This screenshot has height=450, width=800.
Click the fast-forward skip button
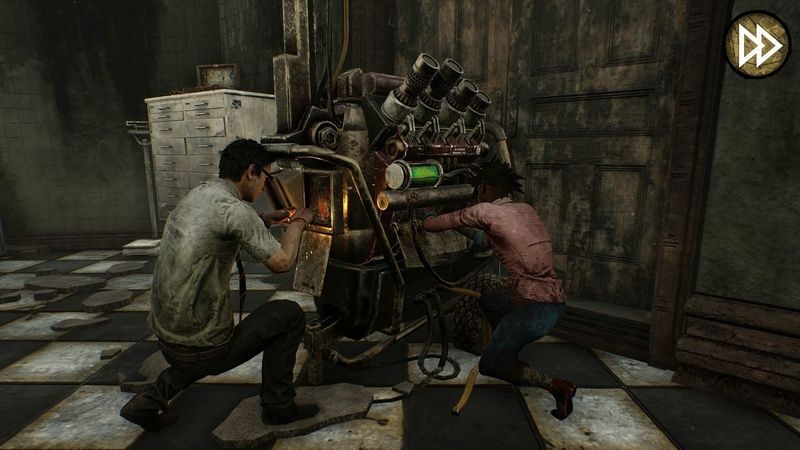point(757,43)
